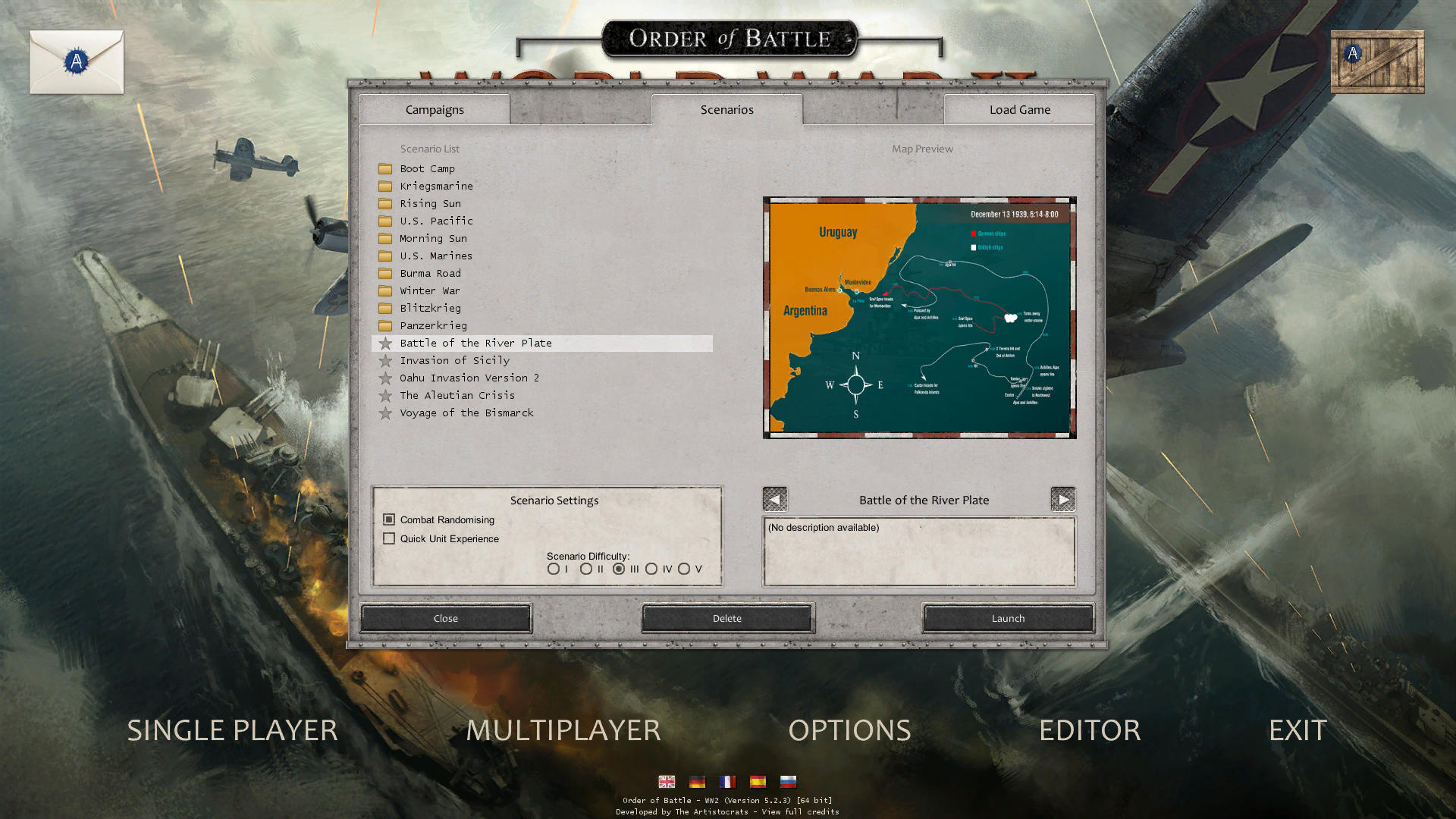1456x819 pixels.
Task: Click the left arrow to browse scenarios
Action: pos(774,499)
